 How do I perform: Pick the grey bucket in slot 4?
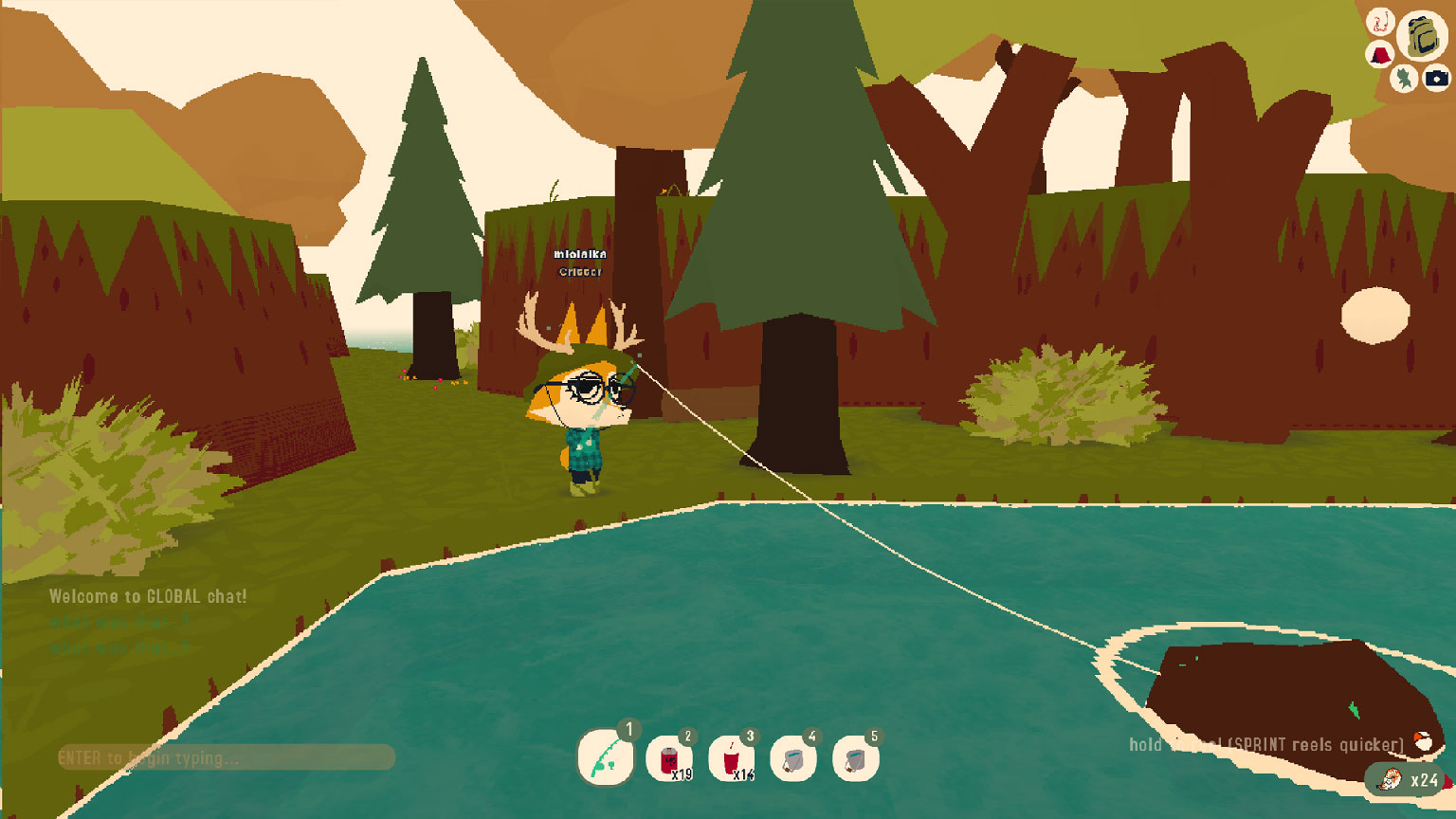click(793, 759)
